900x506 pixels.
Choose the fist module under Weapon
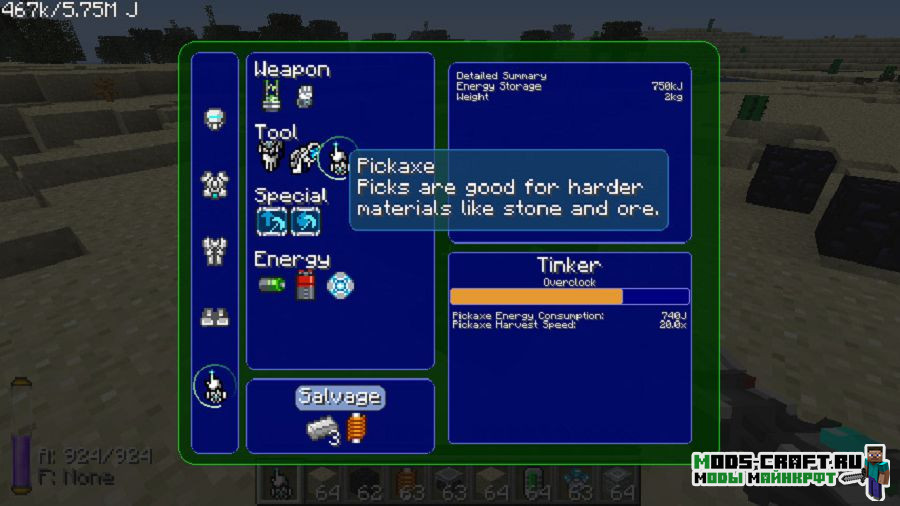[305, 96]
